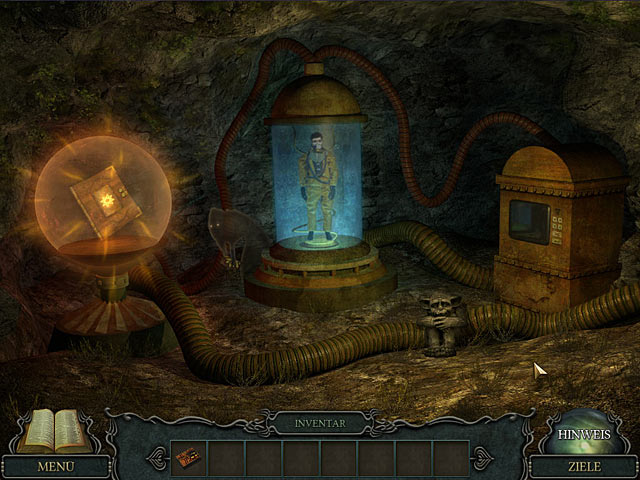Use the Hinweis hint orb
This screenshot has width=640, height=480.
(x=584, y=432)
